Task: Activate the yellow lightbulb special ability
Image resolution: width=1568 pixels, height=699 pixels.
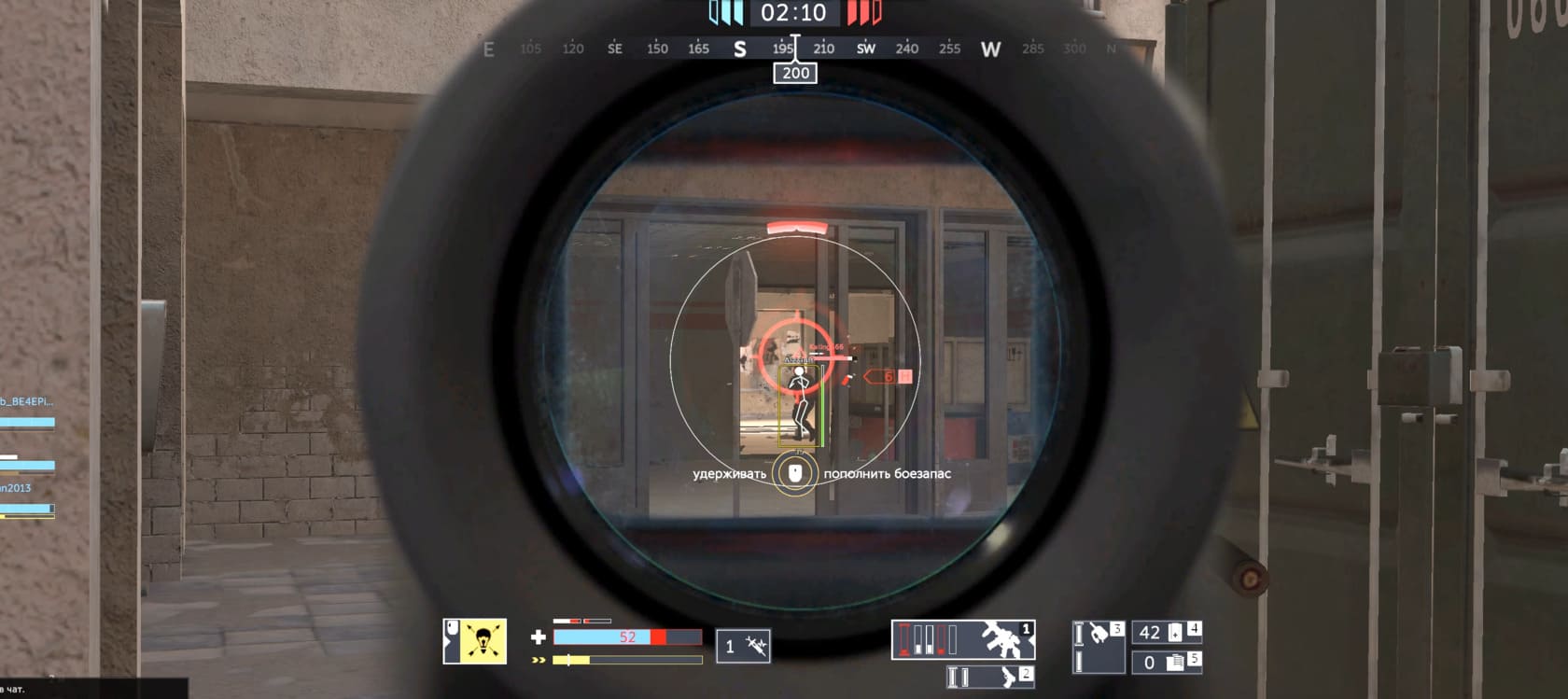Action: (x=475, y=641)
